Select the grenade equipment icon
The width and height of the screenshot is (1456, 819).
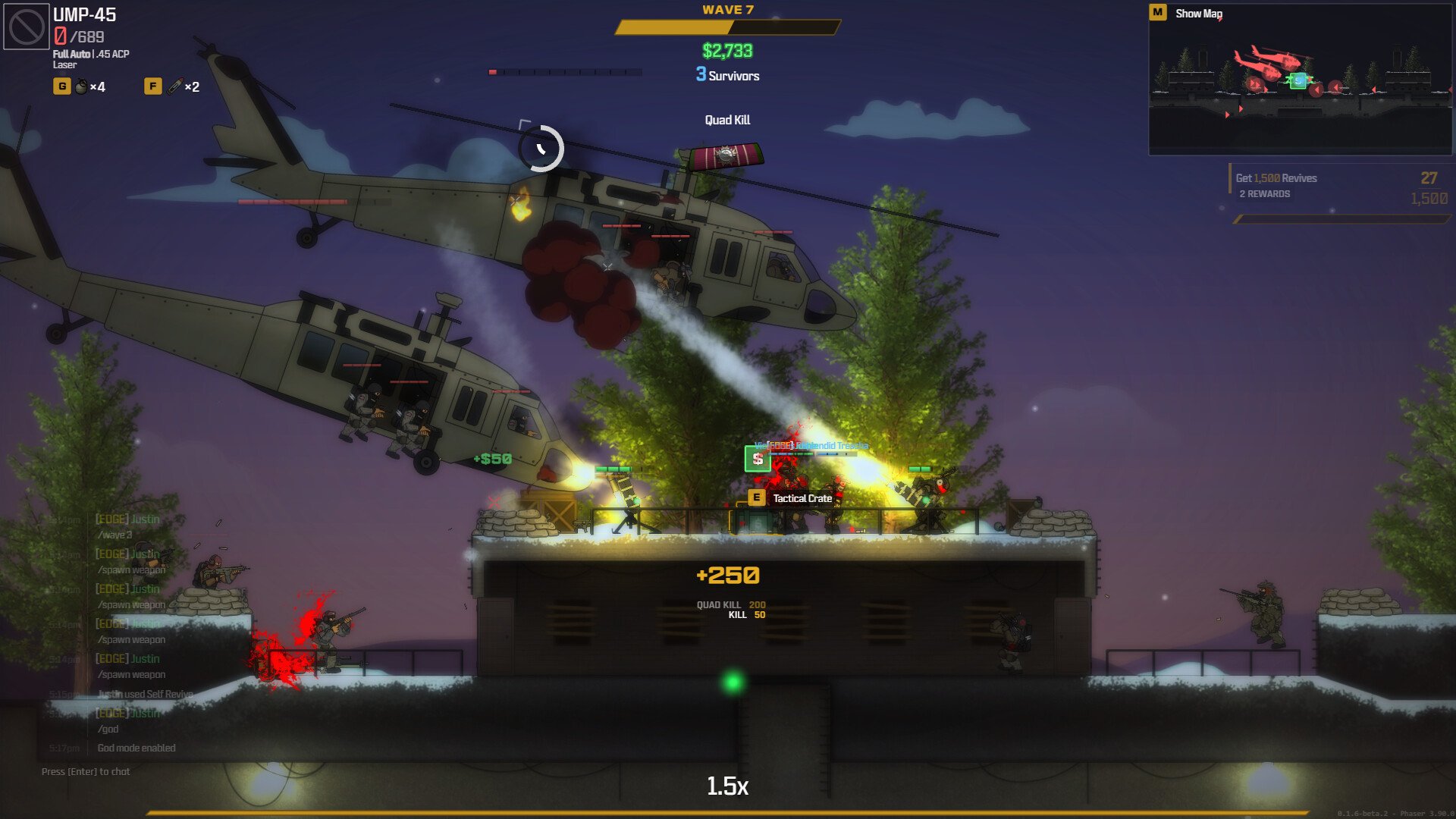click(81, 87)
